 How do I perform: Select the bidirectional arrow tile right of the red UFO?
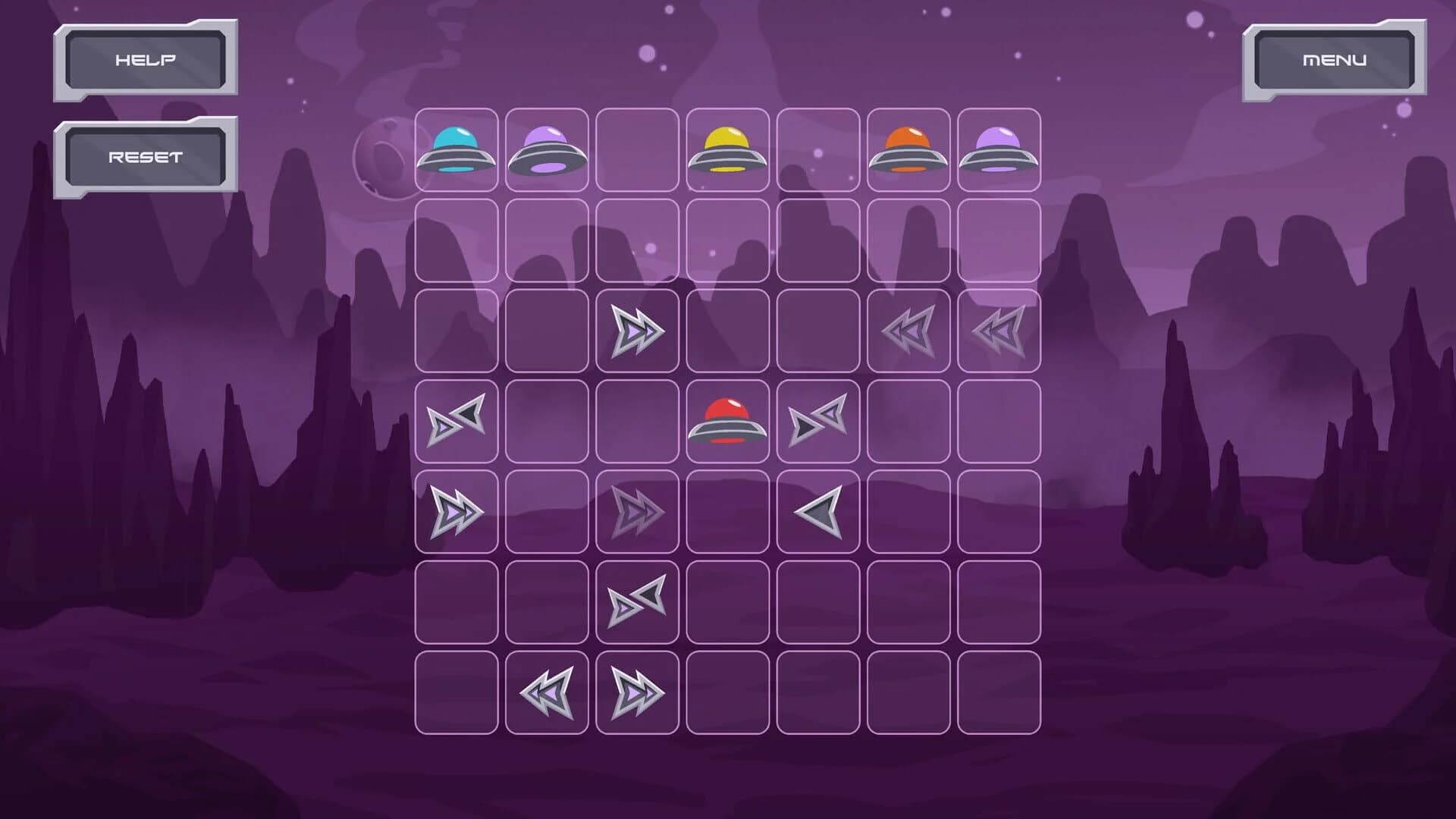tap(817, 422)
